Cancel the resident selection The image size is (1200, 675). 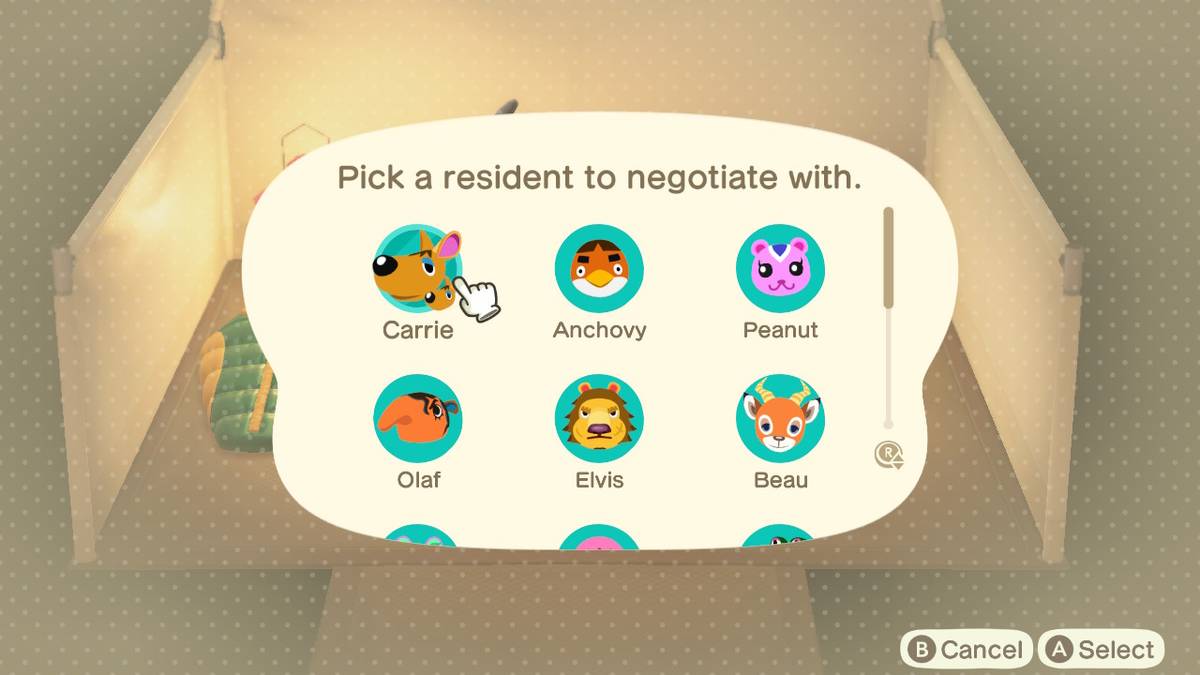966,650
